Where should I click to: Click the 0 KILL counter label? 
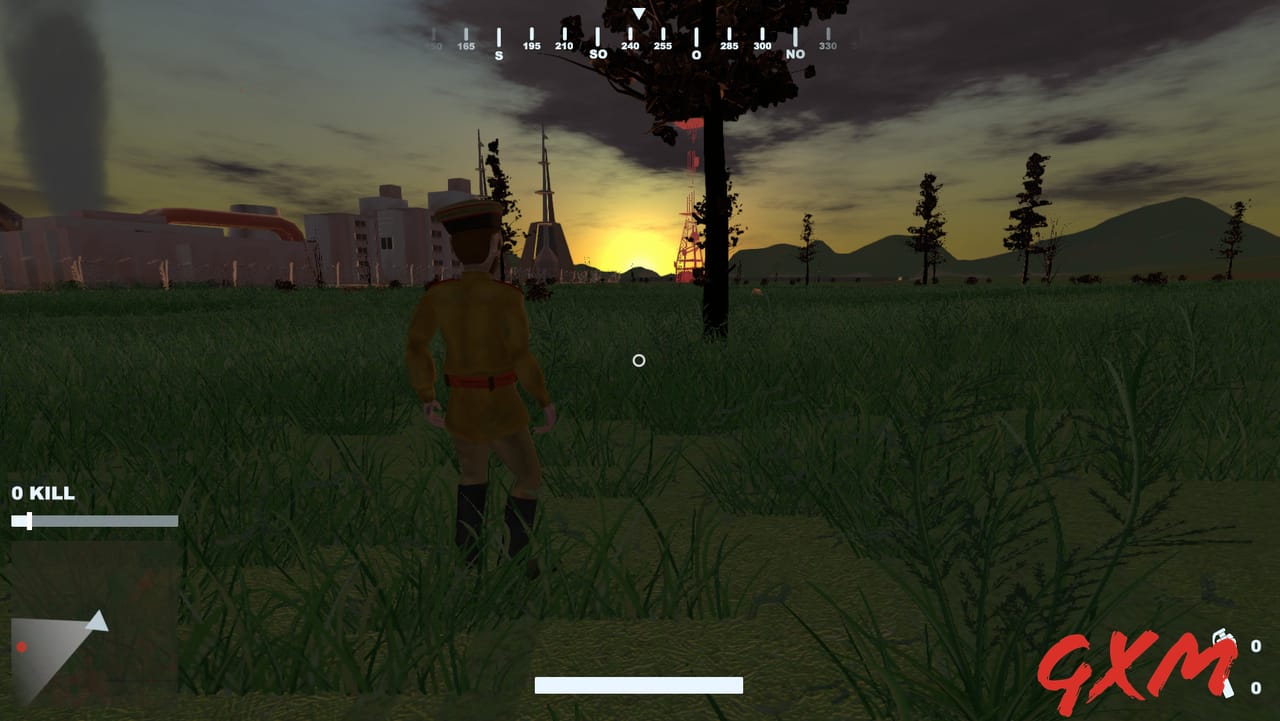[x=42, y=494]
